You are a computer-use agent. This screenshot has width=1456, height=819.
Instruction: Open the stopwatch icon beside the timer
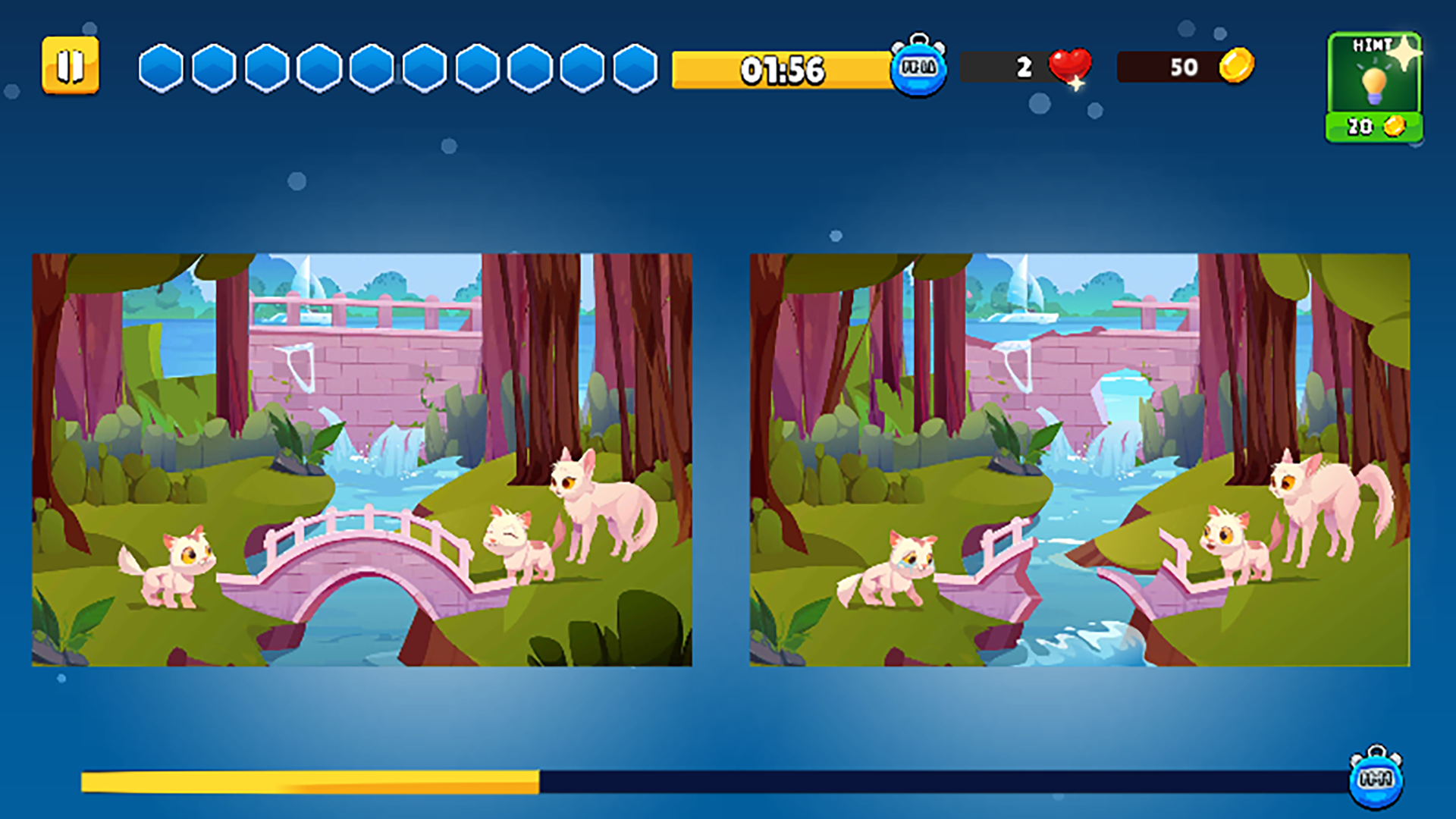coord(918,68)
